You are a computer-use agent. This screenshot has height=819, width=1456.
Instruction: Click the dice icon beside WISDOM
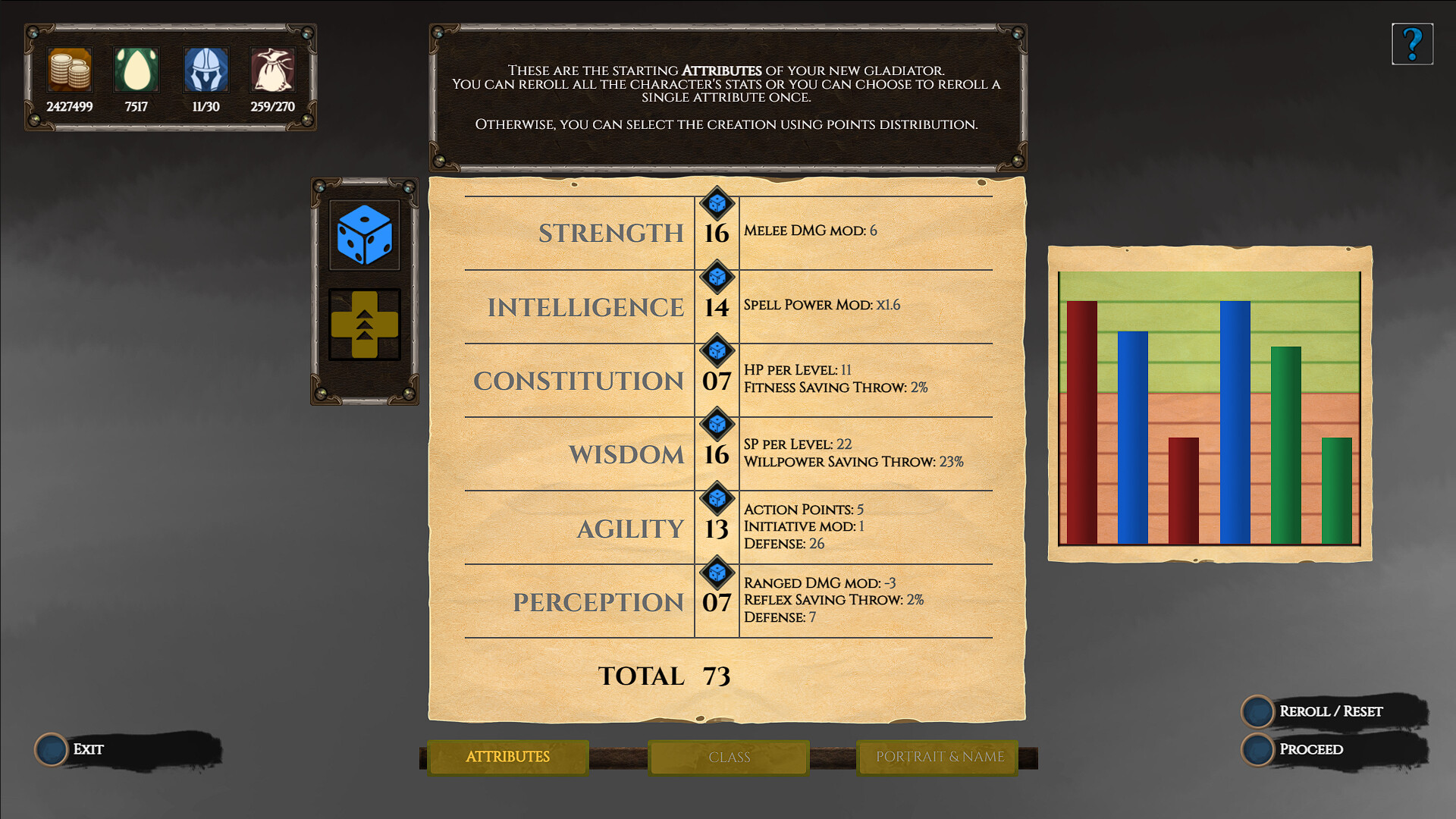pyautogui.click(x=717, y=425)
